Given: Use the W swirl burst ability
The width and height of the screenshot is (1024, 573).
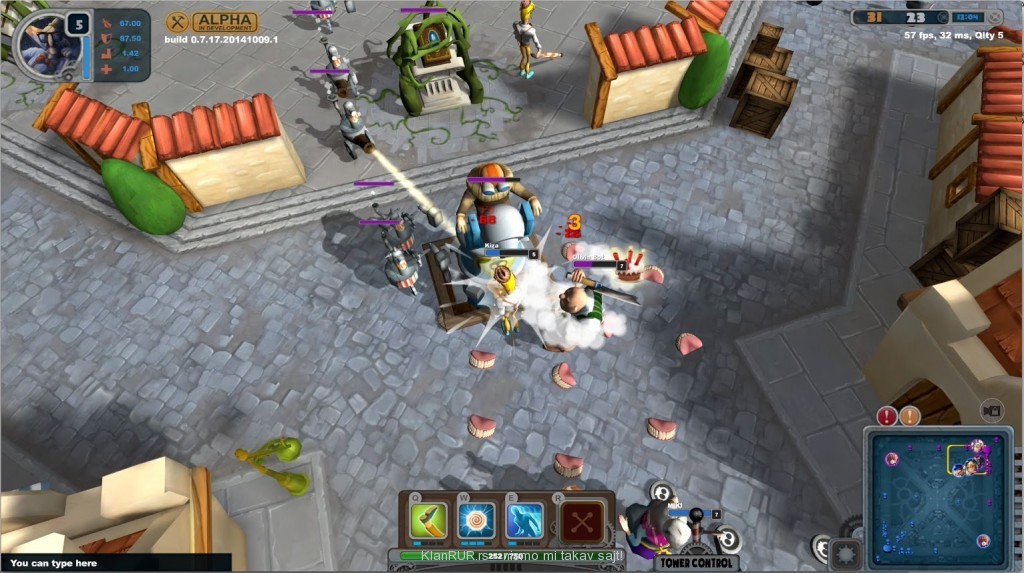Looking at the screenshot, I should pyautogui.click(x=476, y=521).
